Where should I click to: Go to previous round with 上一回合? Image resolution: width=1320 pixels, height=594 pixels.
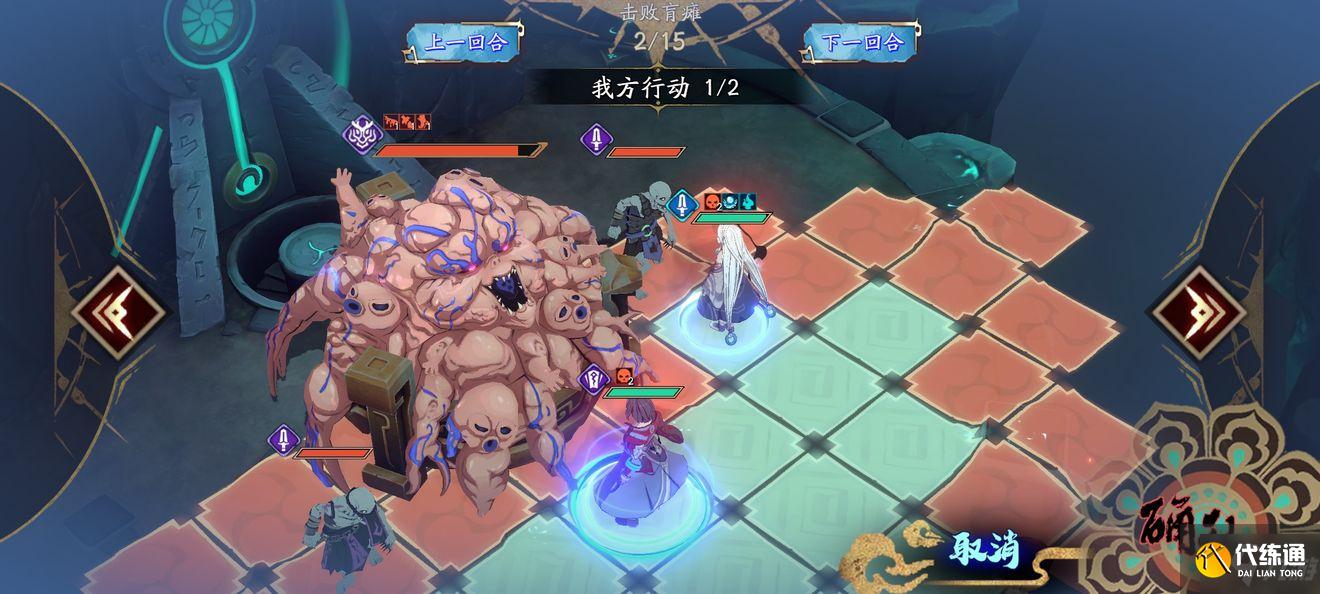click(x=465, y=43)
